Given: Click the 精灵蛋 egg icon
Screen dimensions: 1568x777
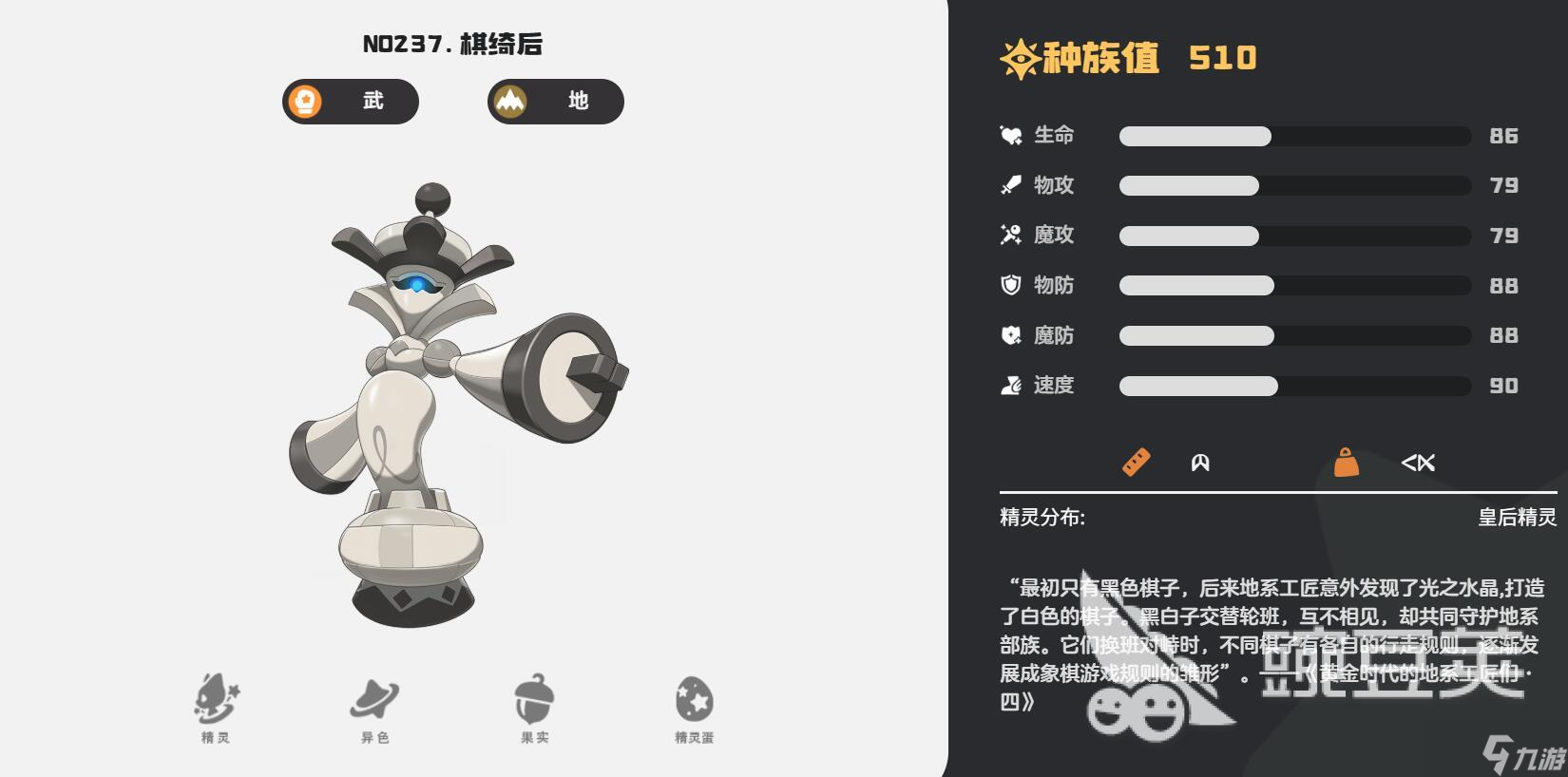Looking at the screenshot, I should click(x=693, y=701).
